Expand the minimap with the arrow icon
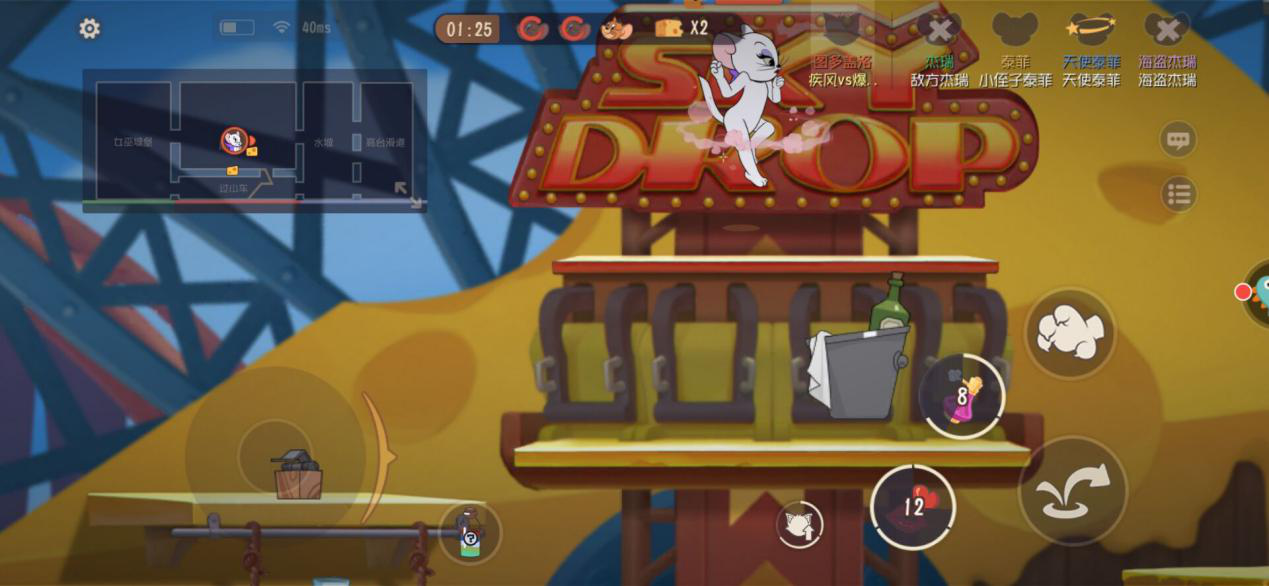The width and height of the screenshot is (1269, 586). pyautogui.click(x=408, y=194)
